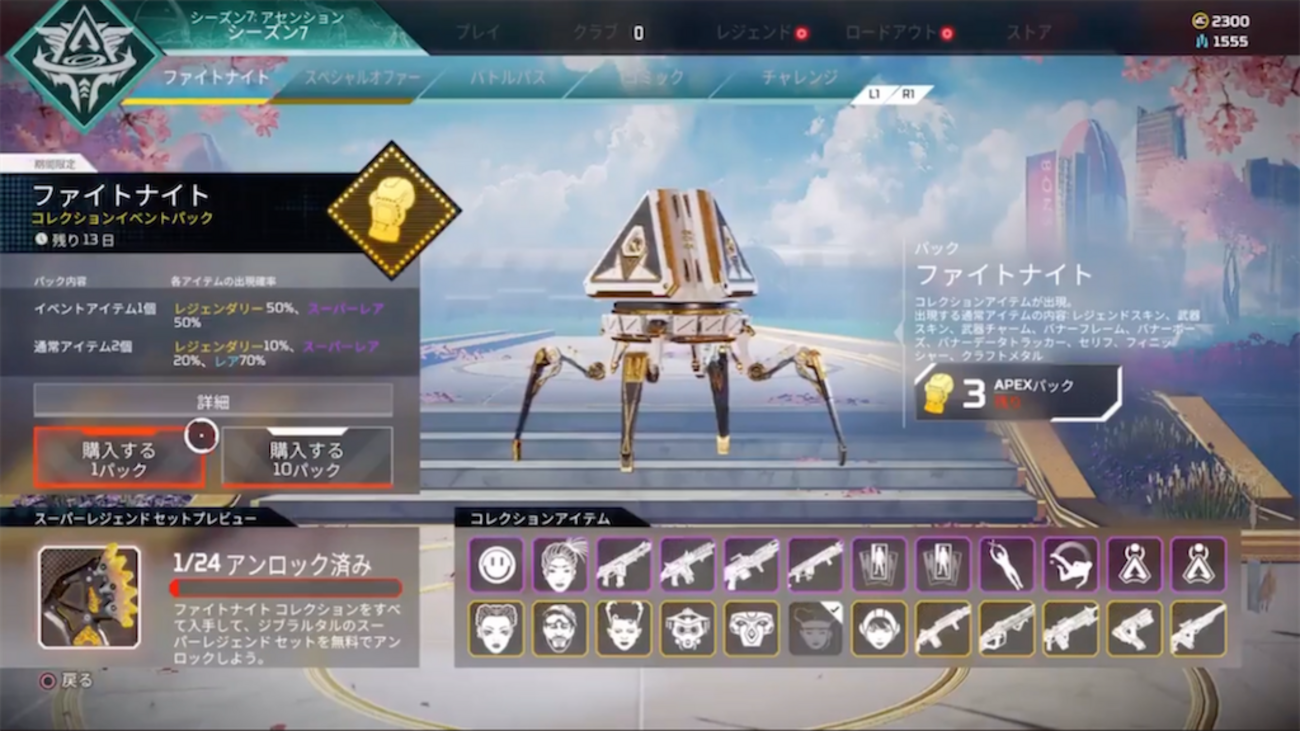Switch to the スペシャルオファー tab

(363, 75)
